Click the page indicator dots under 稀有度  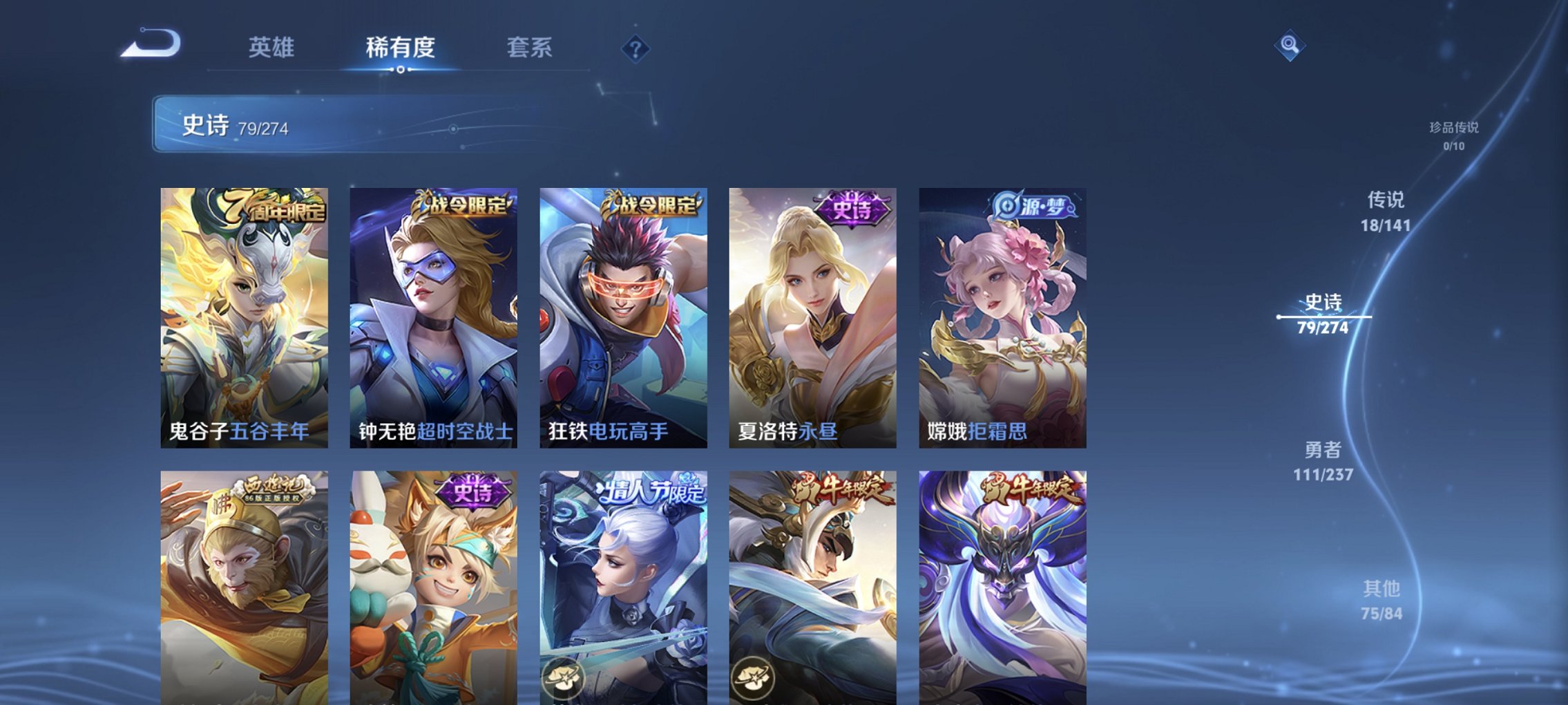pos(401,70)
